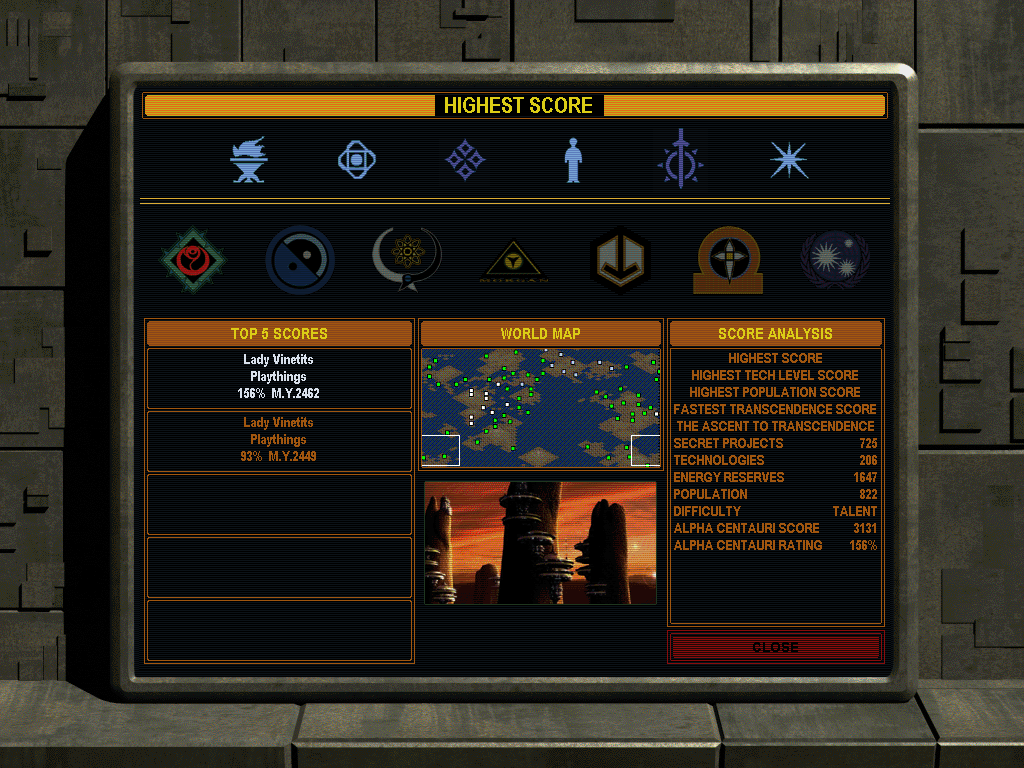Select the blue yin-yang circle faction emblem
1024x768 pixels.
click(300, 260)
